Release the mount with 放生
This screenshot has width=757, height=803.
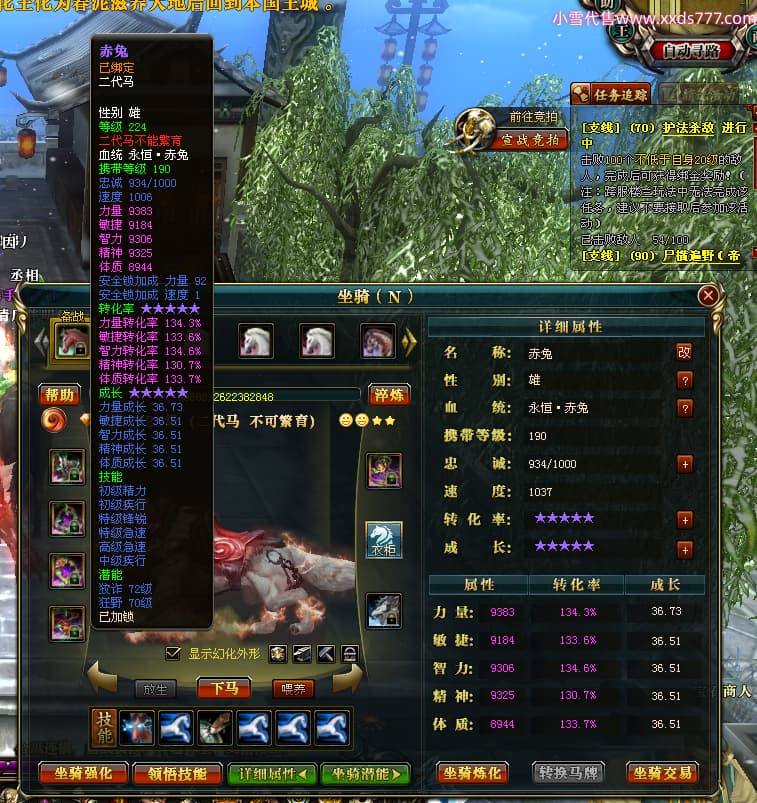click(154, 688)
